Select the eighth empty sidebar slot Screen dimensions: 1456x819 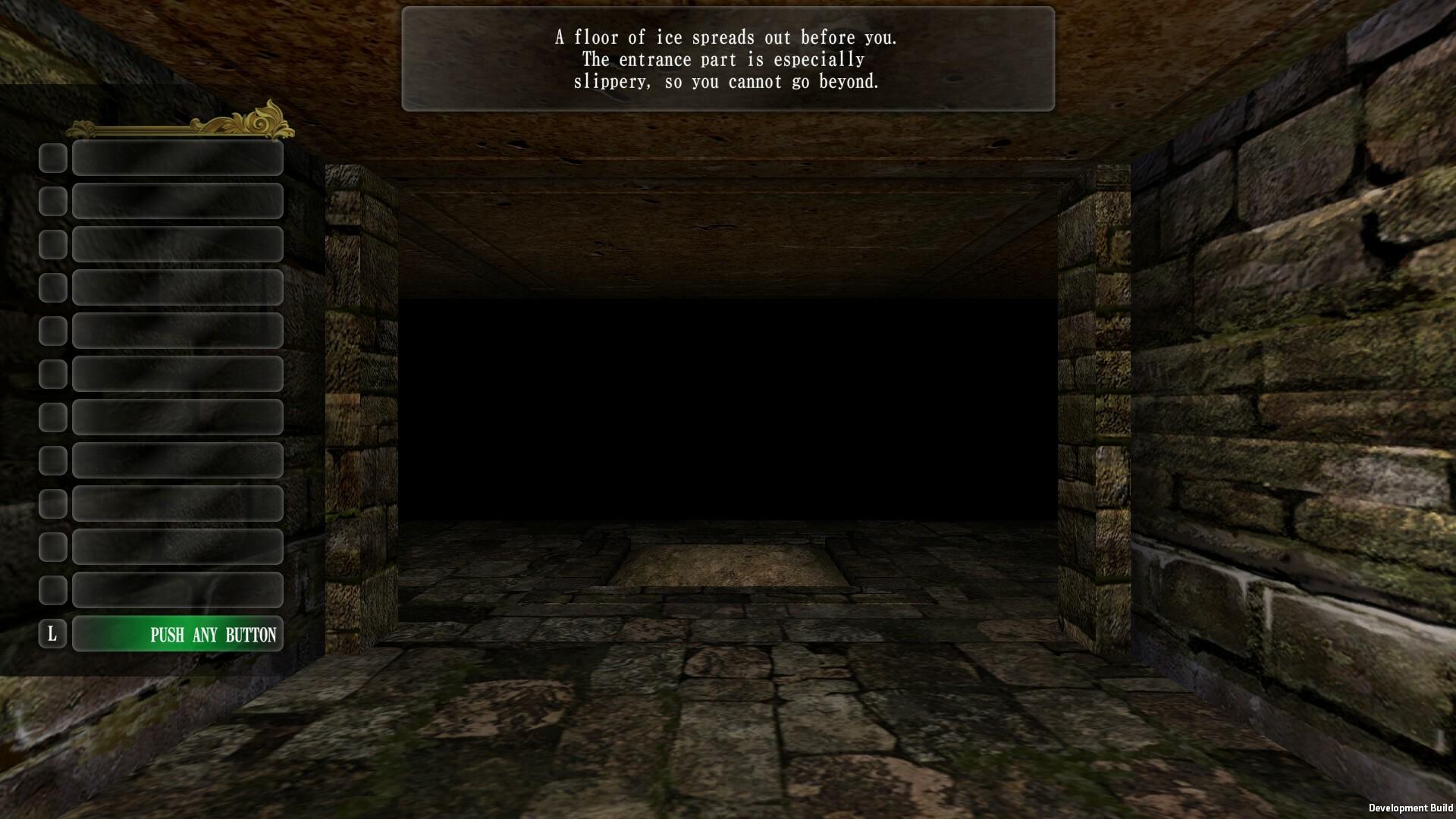177,460
